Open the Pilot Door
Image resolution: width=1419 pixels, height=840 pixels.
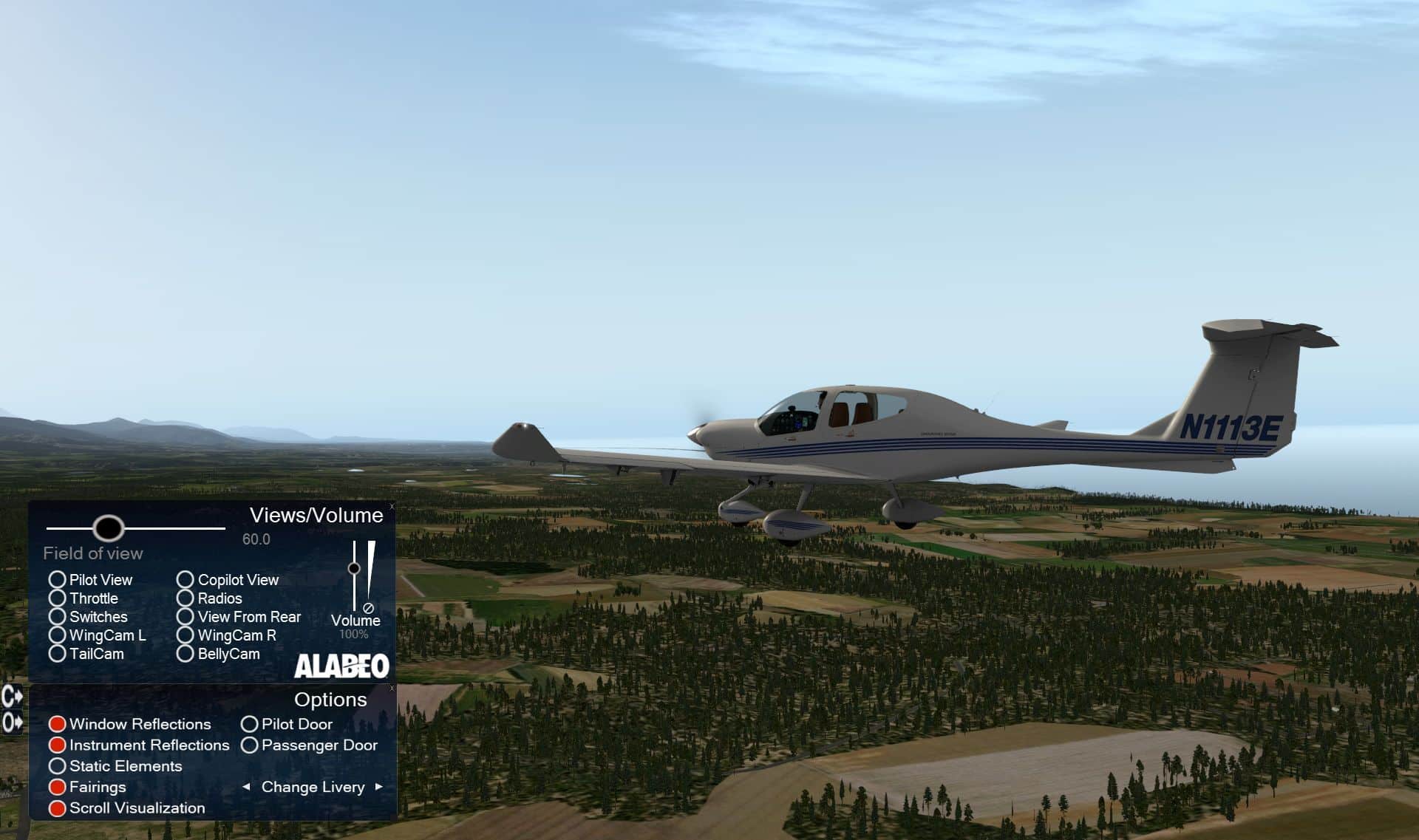[250, 724]
